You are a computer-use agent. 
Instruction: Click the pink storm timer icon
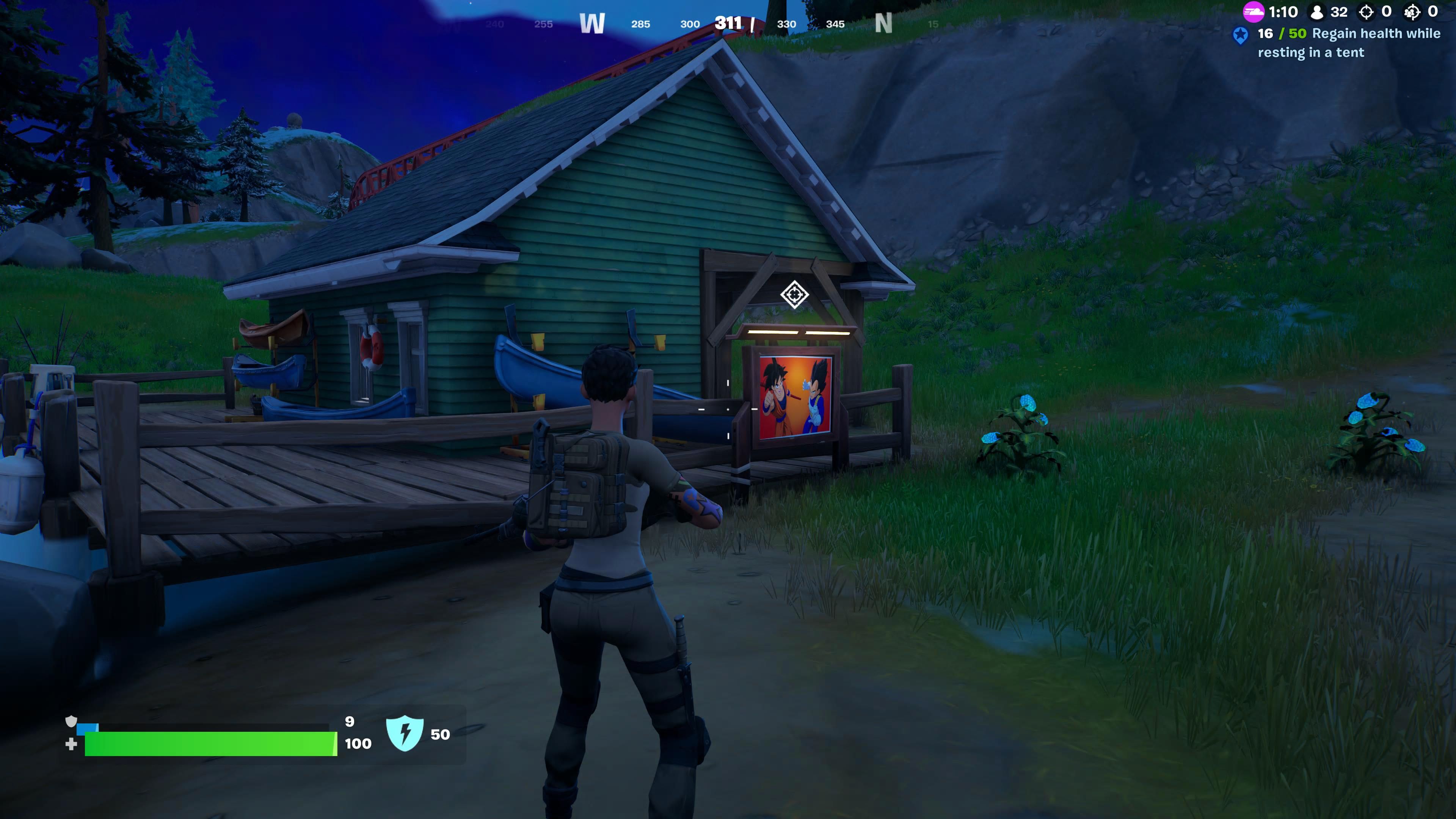pyautogui.click(x=1255, y=11)
